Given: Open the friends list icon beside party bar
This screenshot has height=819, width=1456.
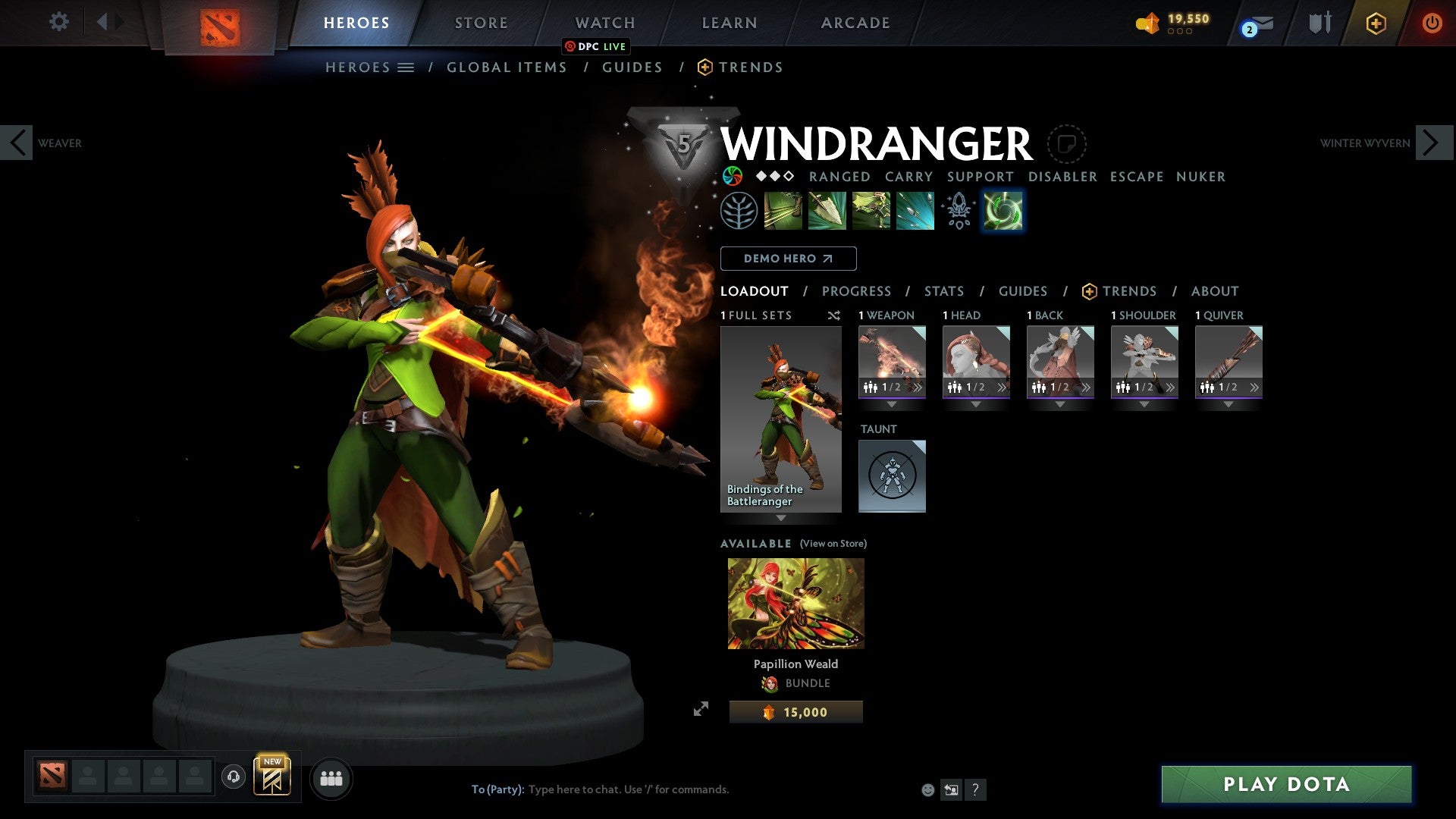Looking at the screenshot, I should point(330,778).
